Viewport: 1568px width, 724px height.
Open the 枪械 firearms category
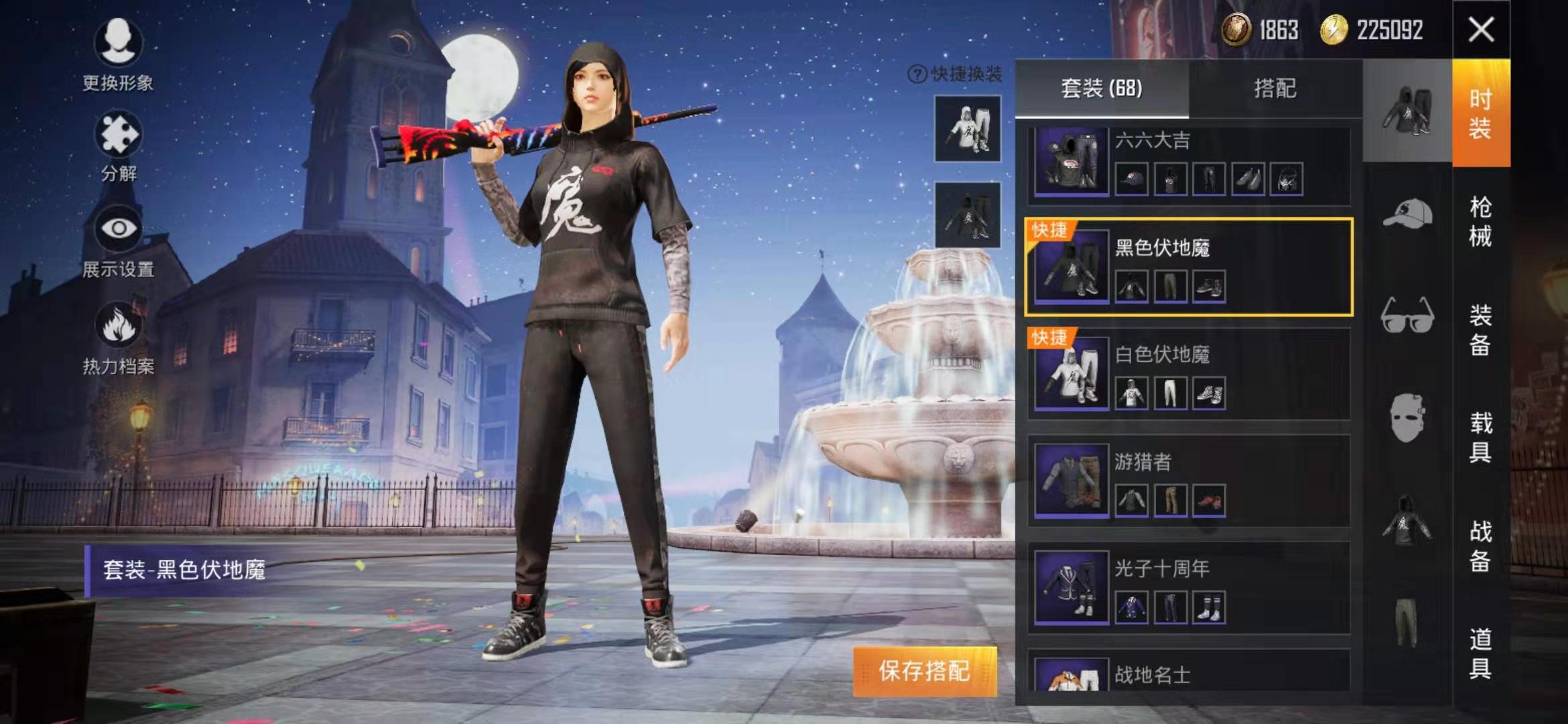pos(1480,221)
